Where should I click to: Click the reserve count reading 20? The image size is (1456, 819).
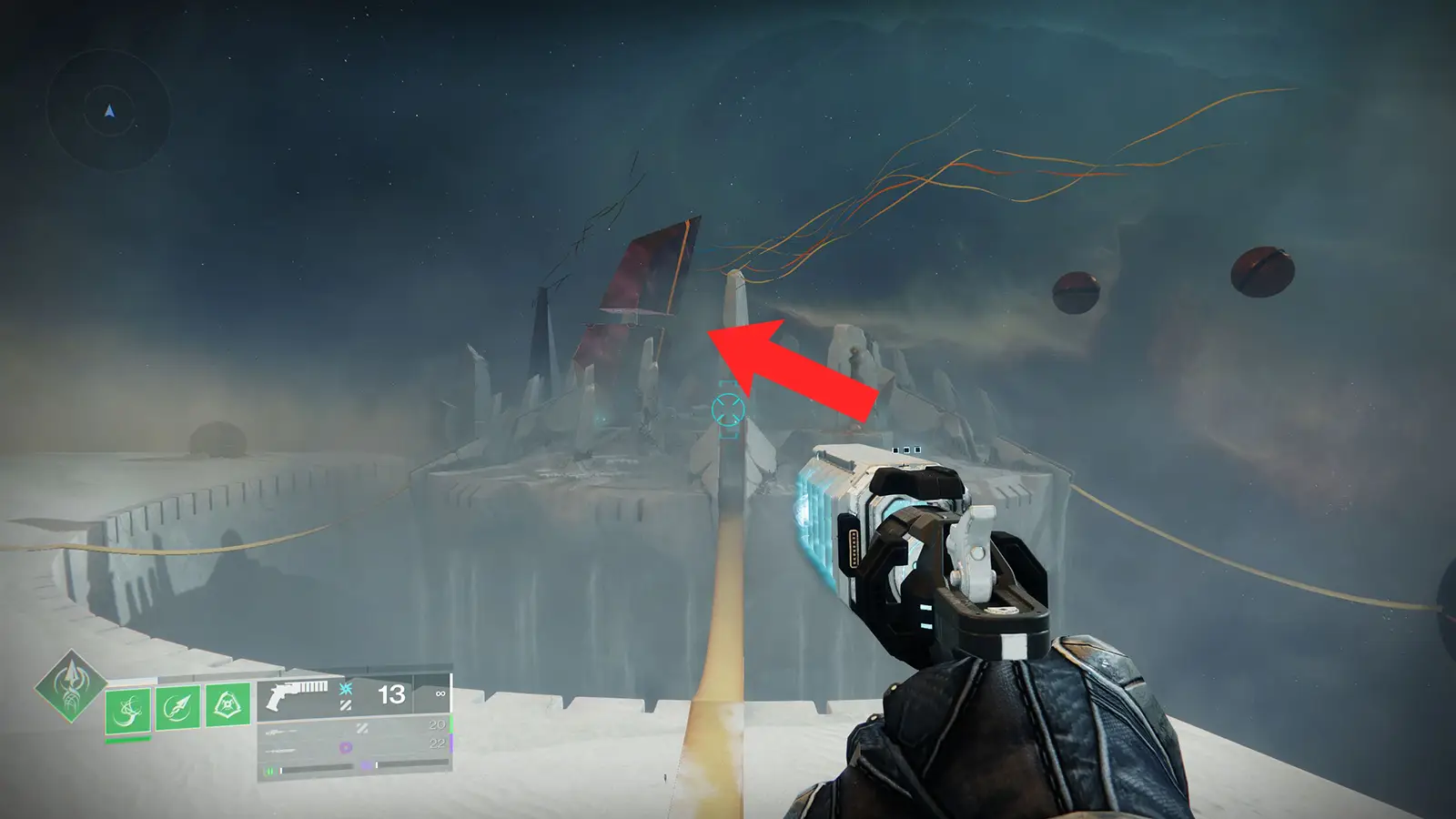point(436,725)
